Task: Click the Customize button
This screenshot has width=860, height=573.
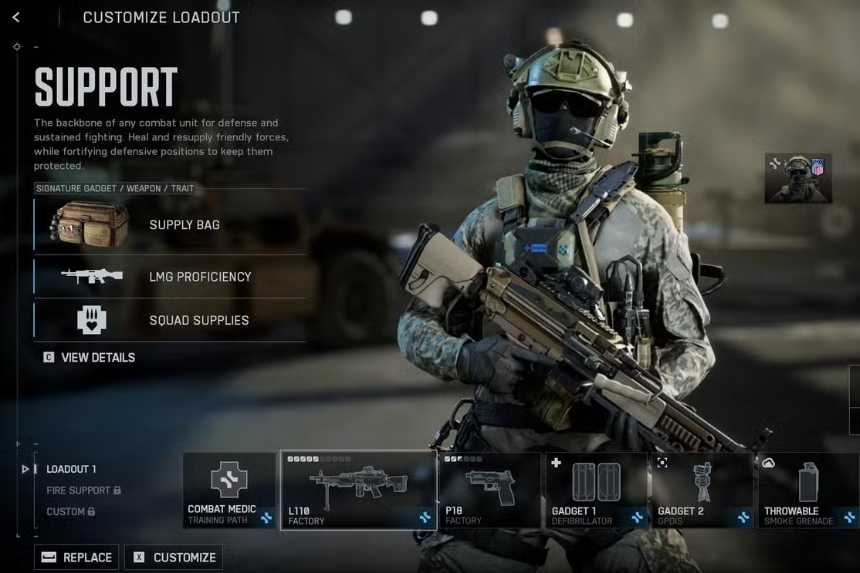Action: [175, 557]
